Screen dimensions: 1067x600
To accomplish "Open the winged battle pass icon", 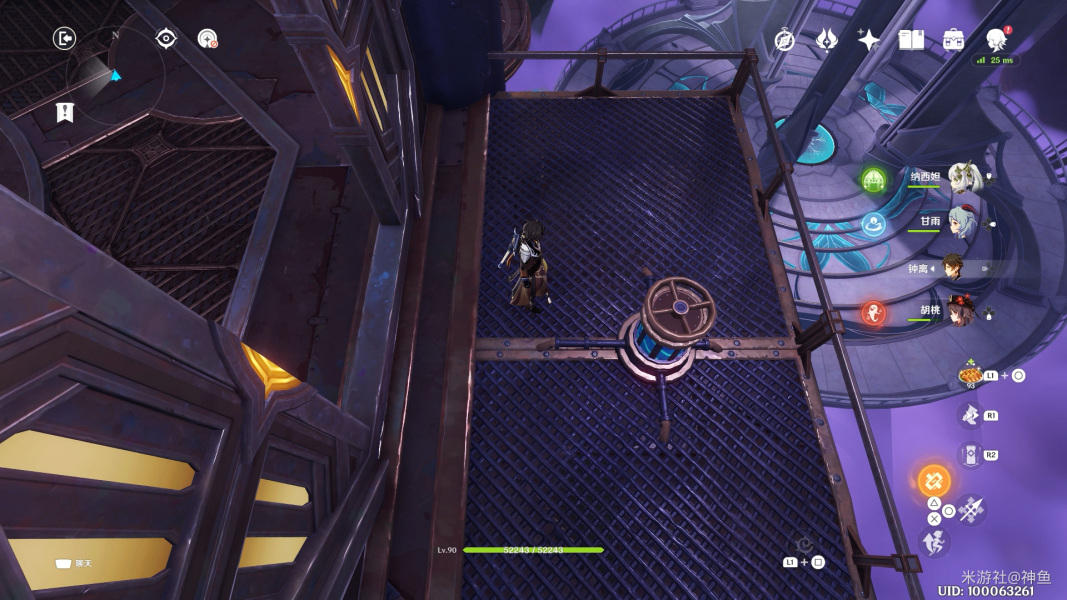I will pos(827,40).
